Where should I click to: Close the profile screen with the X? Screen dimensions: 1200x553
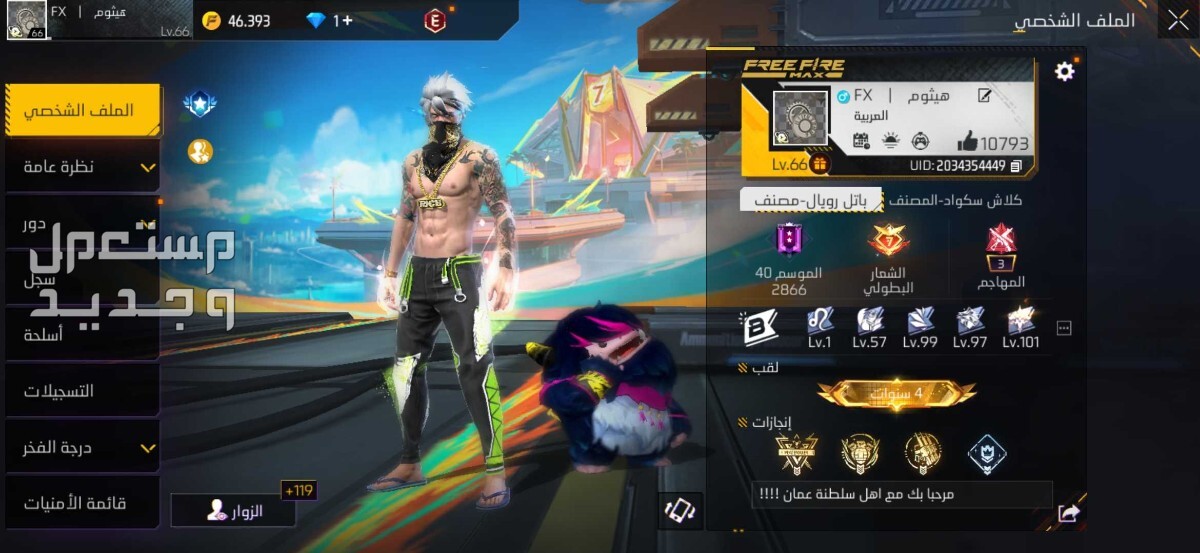coord(1176,20)
